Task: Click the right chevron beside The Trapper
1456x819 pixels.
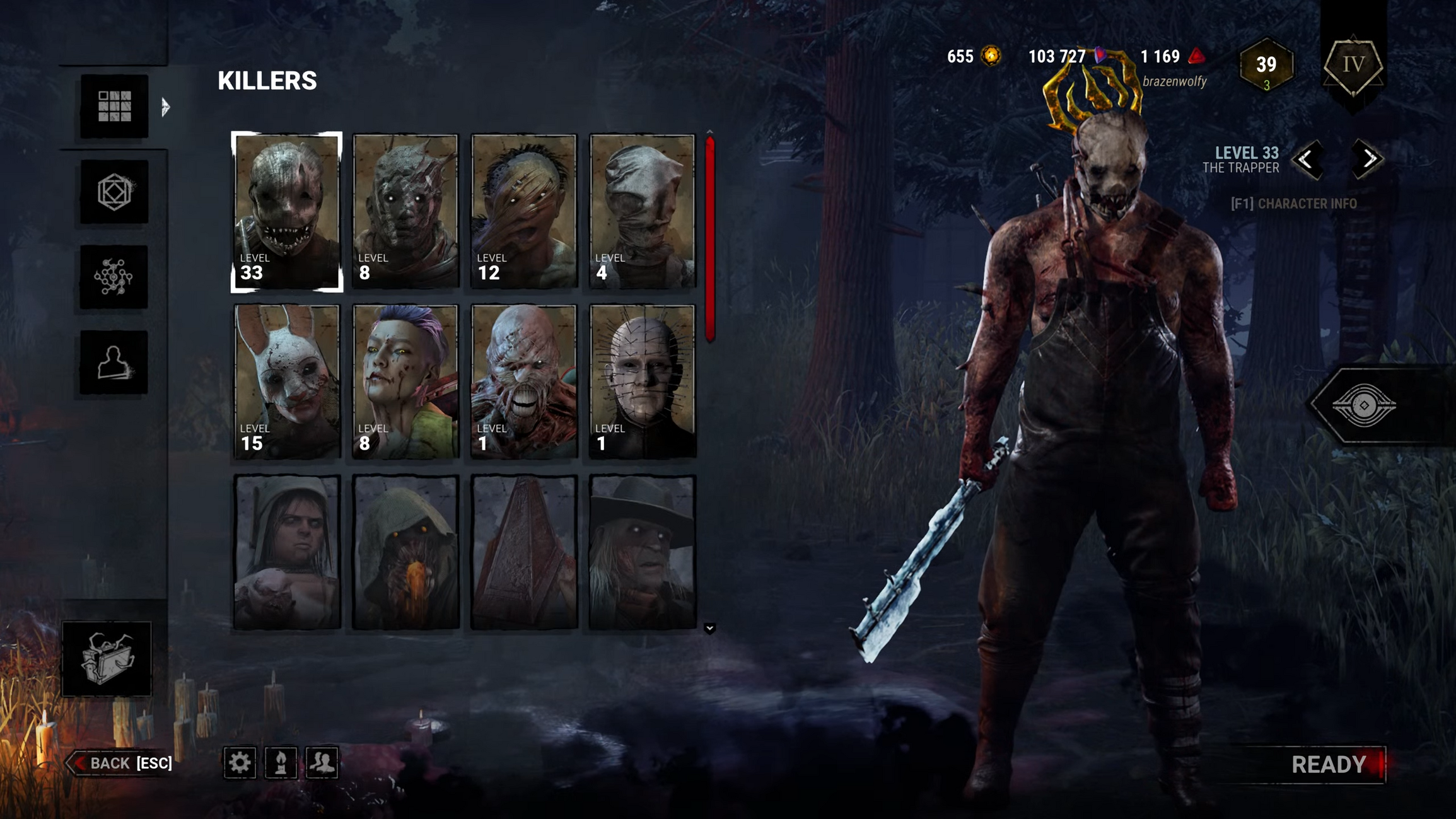Action: click(x=1366, y=160)
